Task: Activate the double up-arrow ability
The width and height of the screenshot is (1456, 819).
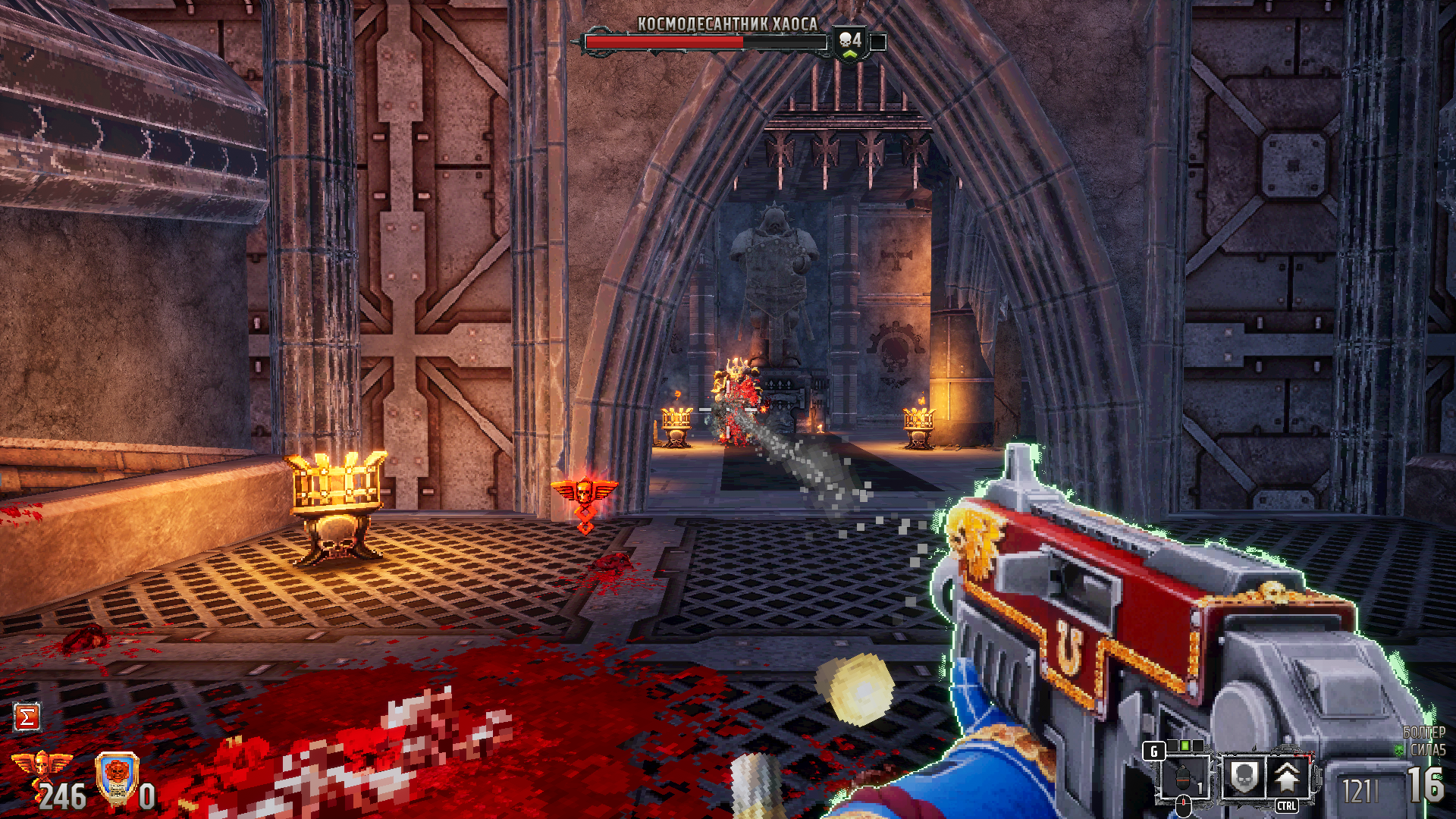Action: click(x=1286, y=777)
